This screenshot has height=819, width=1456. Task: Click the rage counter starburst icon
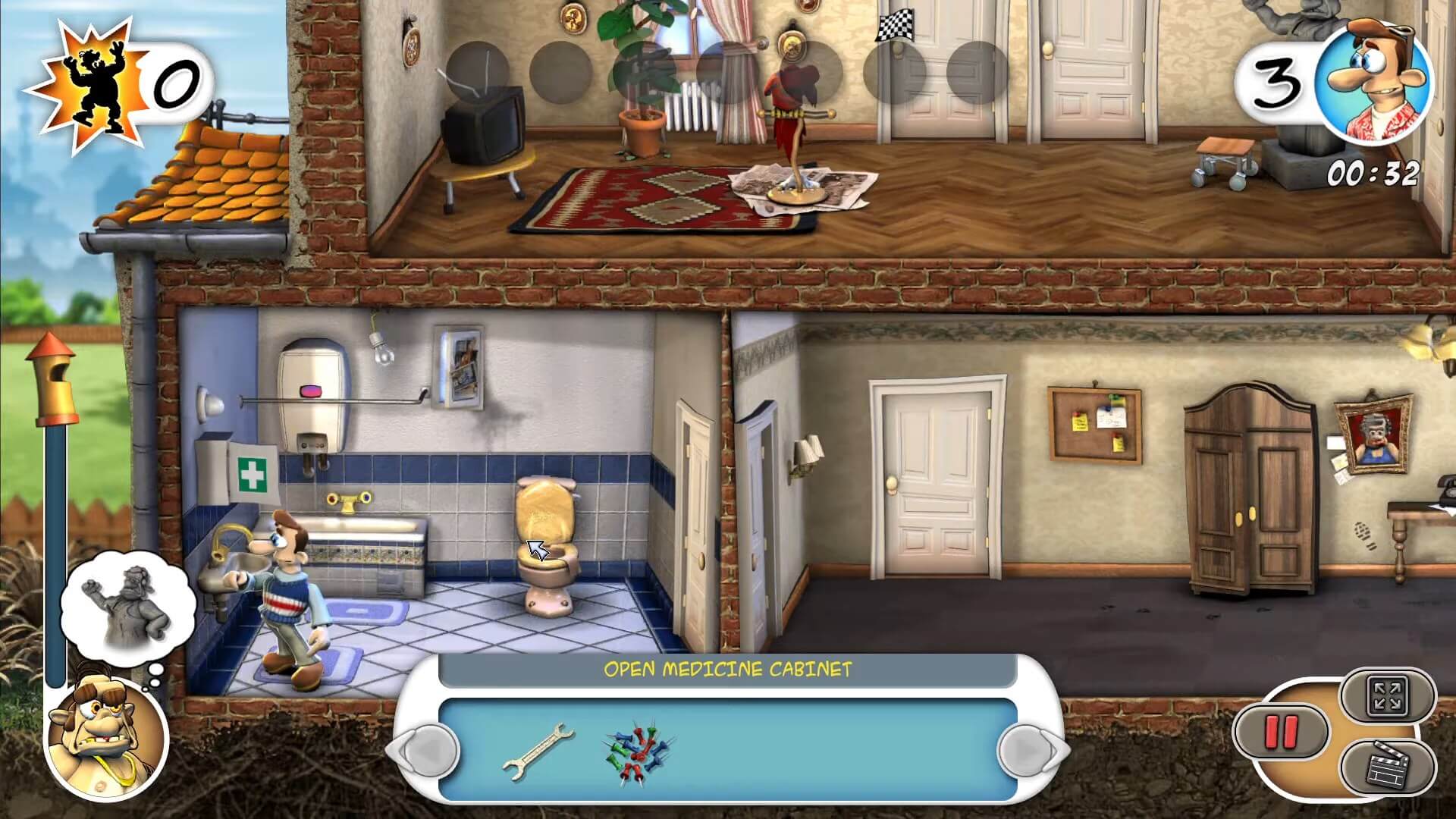coord(91,76)
